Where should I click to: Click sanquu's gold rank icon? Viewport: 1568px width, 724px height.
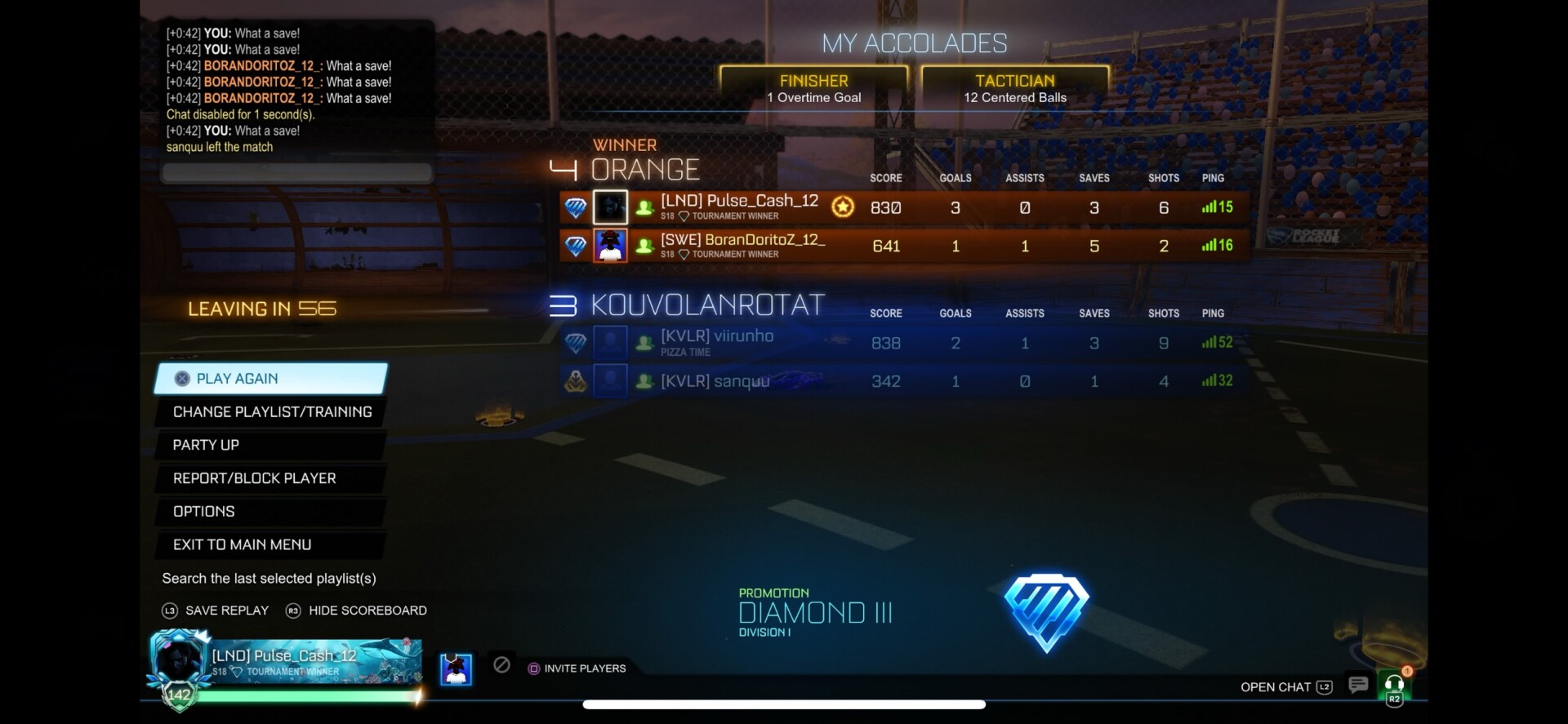click(x=576, y=380)
